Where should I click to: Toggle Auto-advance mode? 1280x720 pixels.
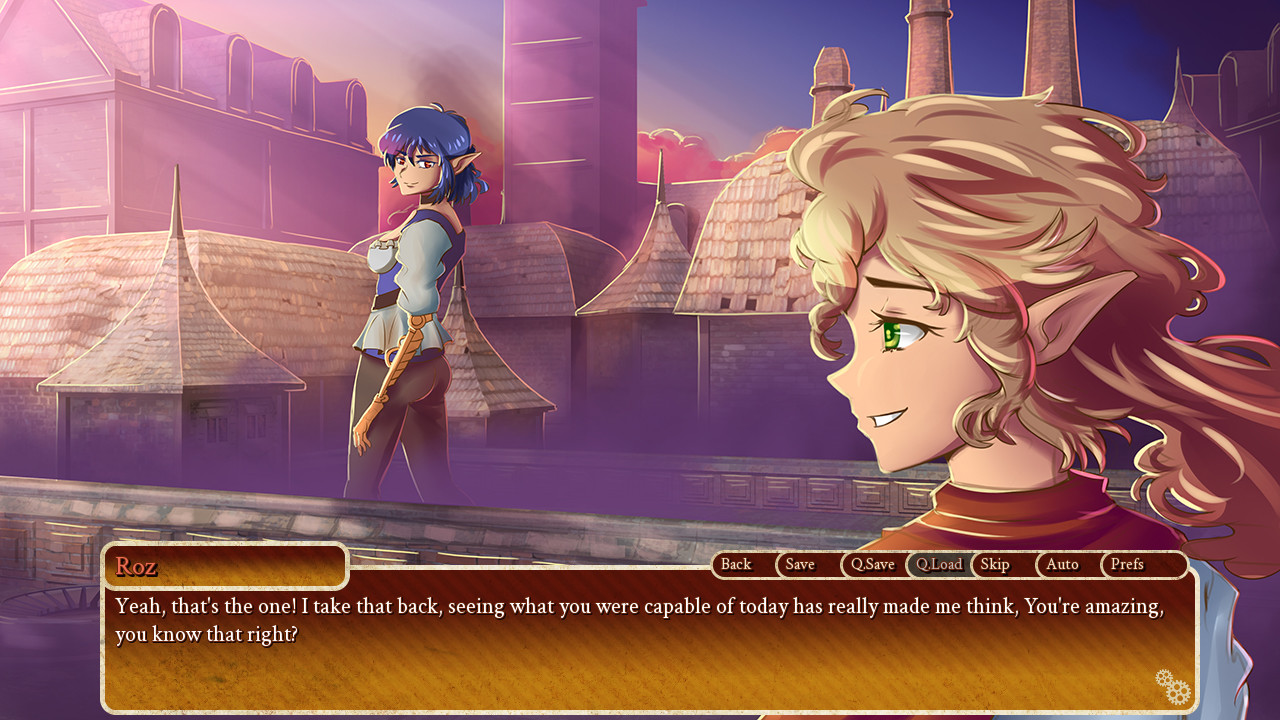pyautogui.click(x=1062, y=565)
